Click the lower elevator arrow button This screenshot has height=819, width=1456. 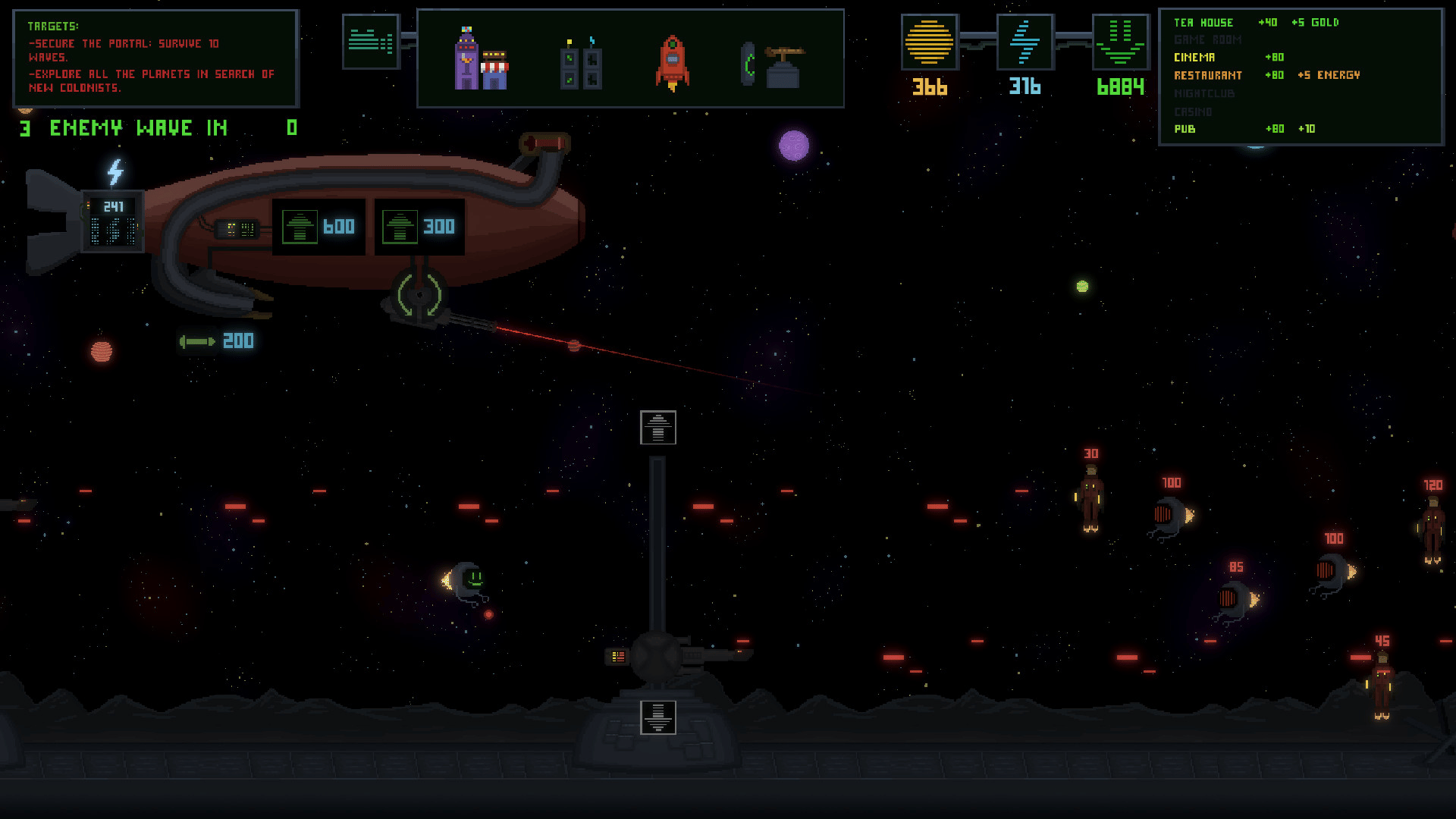657,717
